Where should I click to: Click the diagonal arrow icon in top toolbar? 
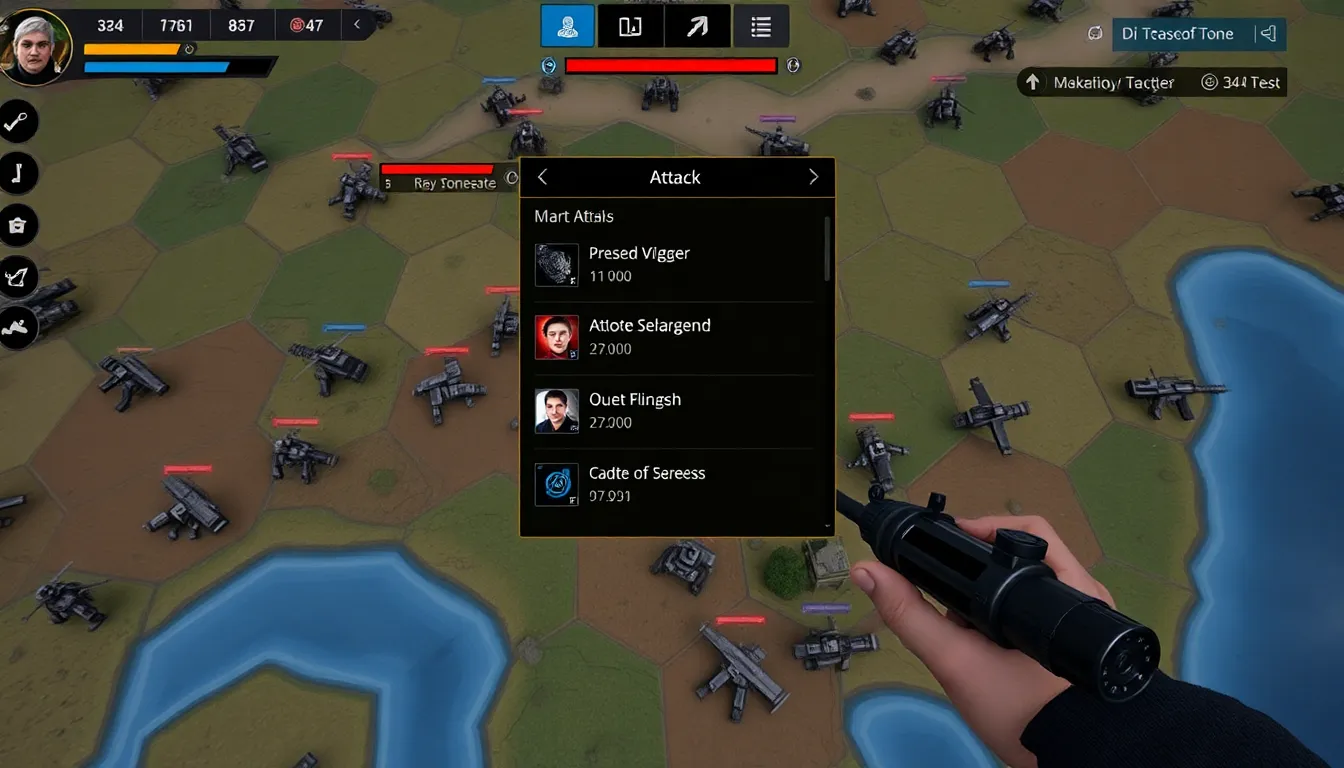(696, 25)
